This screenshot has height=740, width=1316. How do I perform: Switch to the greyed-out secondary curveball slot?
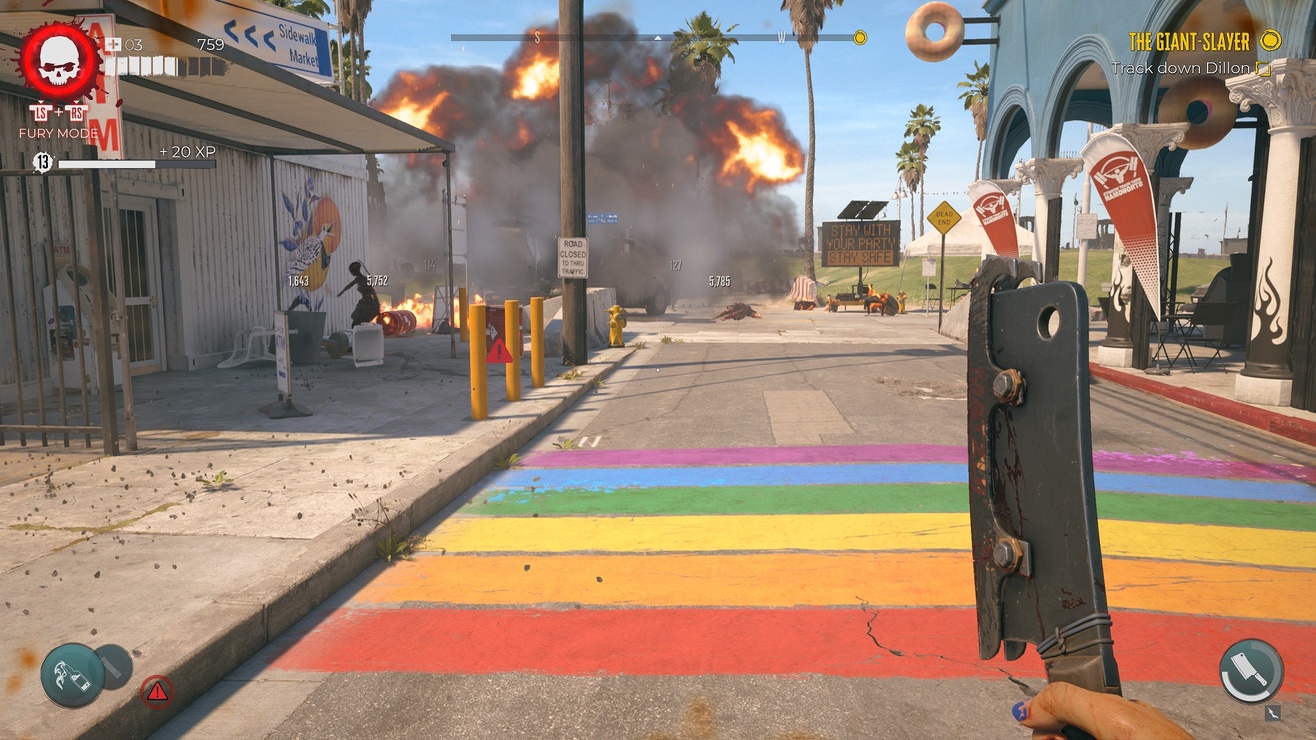tap(115, 664)
